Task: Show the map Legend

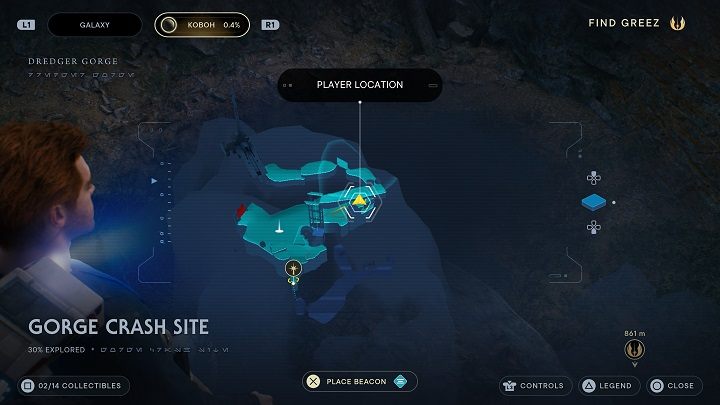Action: coord(606,385)
